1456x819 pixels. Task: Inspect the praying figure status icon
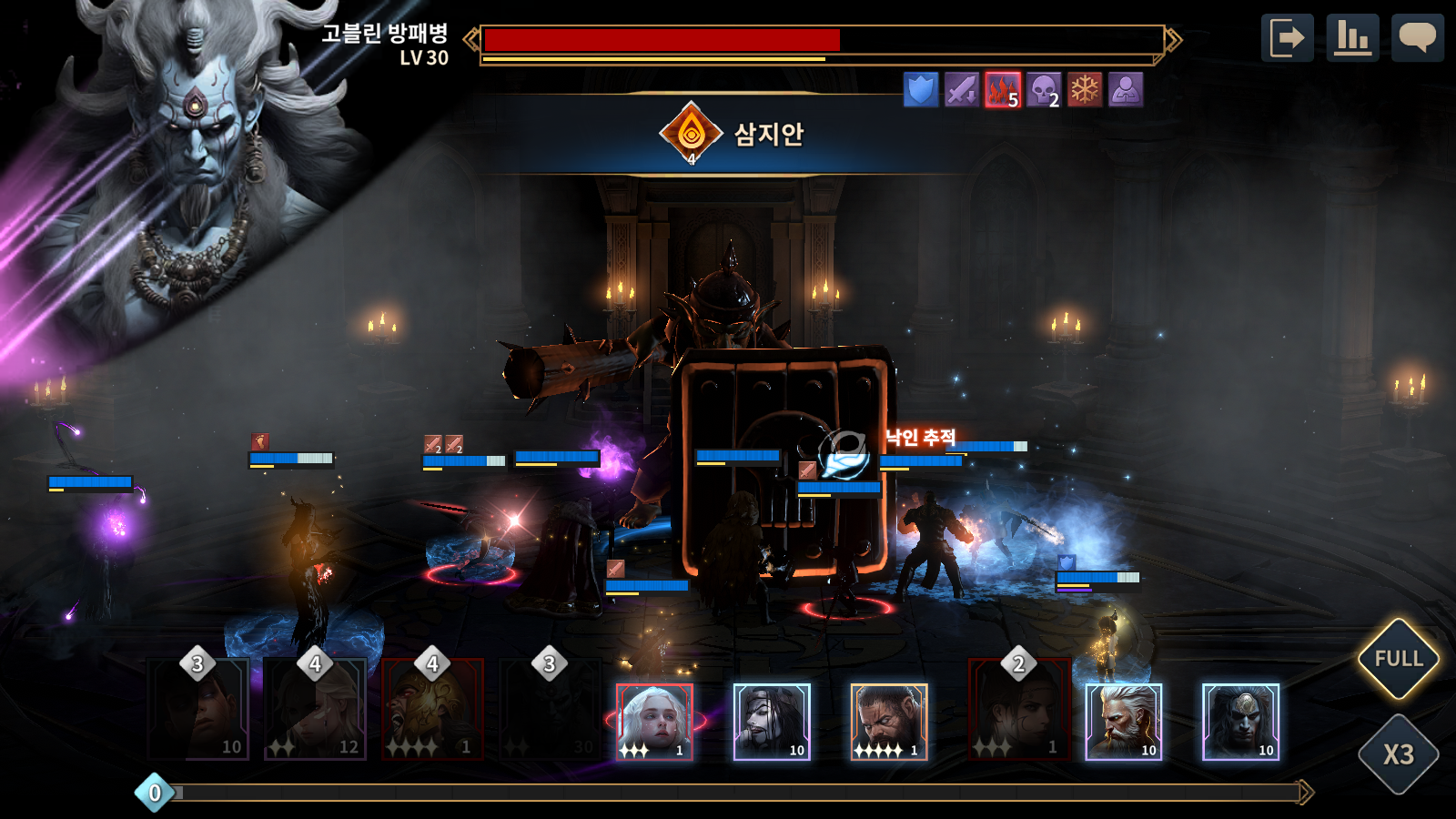[1126, 90]
